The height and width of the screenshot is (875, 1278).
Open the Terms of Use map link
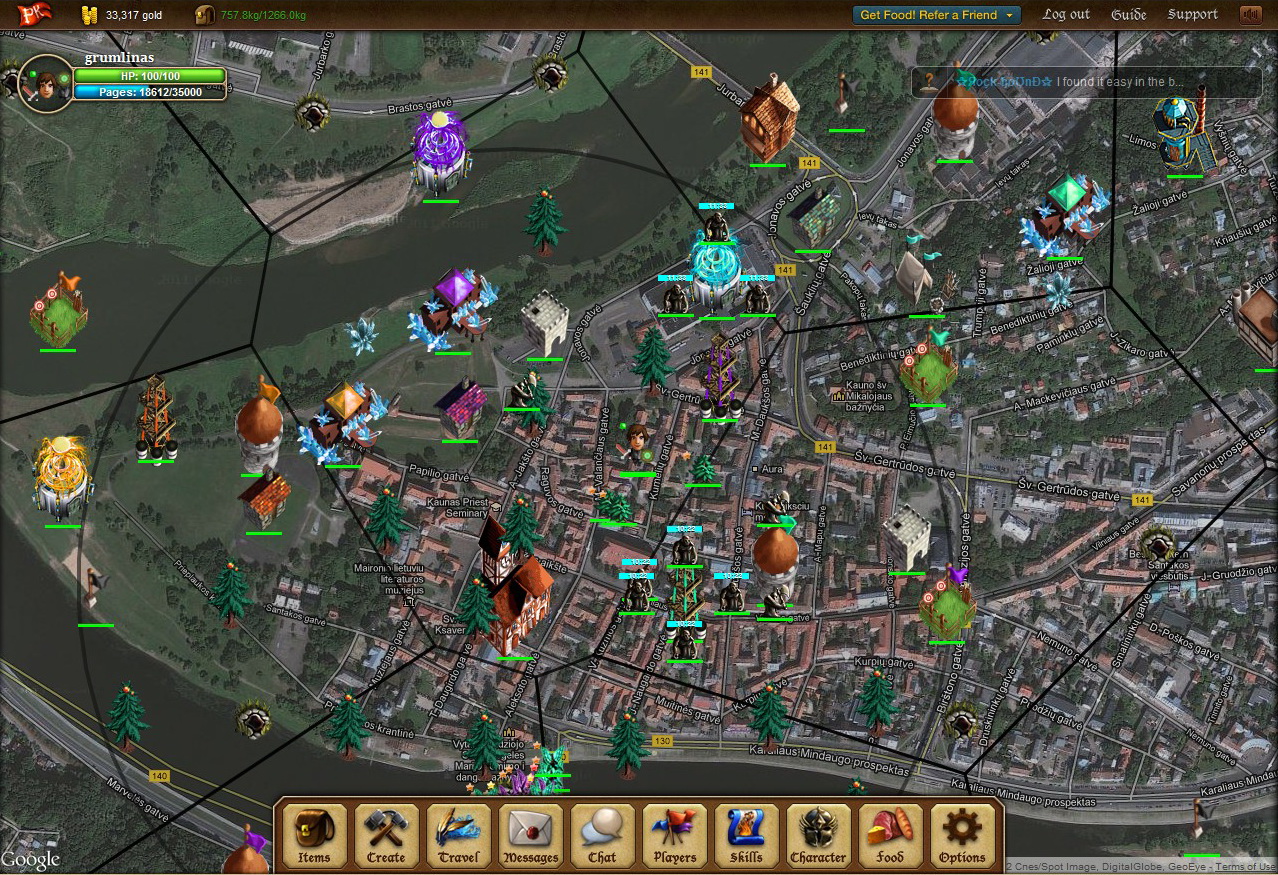pyautogui.click(x=1245, y=866)
